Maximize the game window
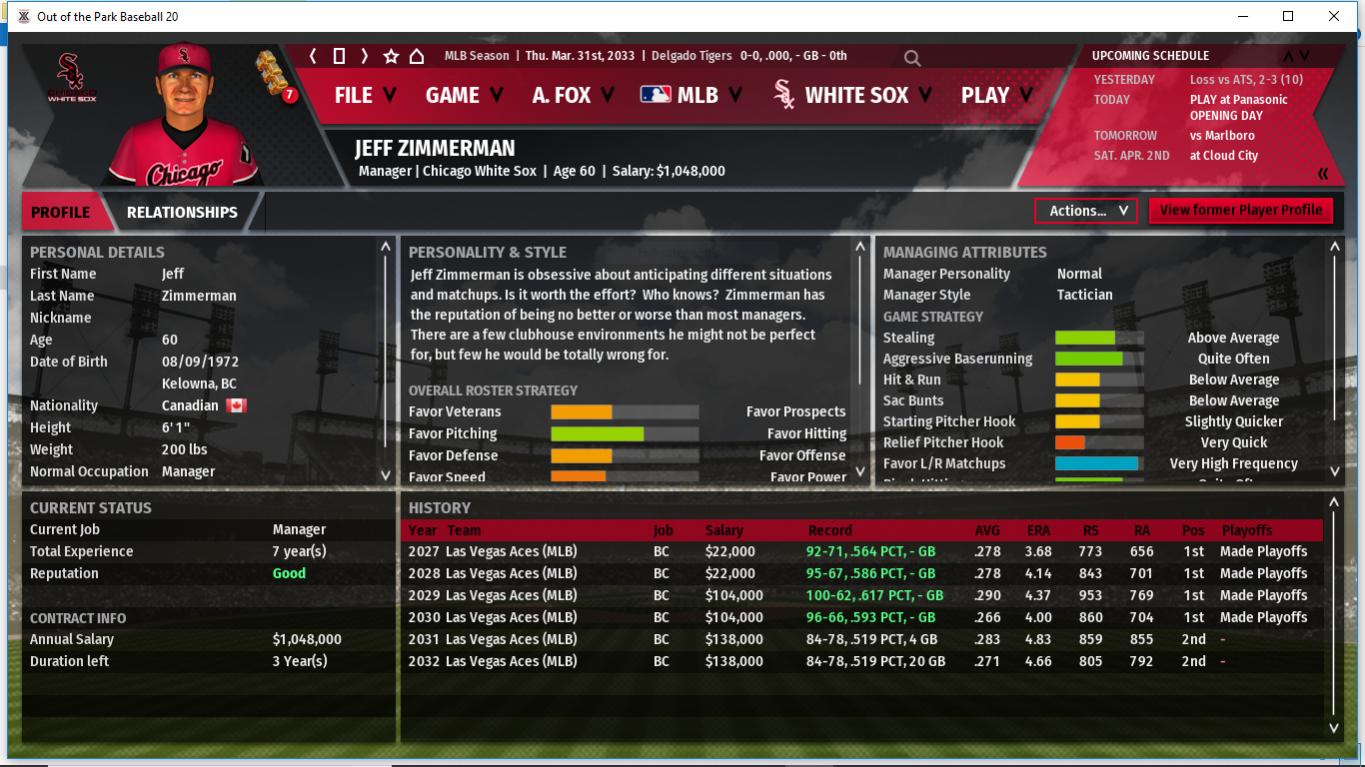1365x767 pixels. [x=1288, y=16]
